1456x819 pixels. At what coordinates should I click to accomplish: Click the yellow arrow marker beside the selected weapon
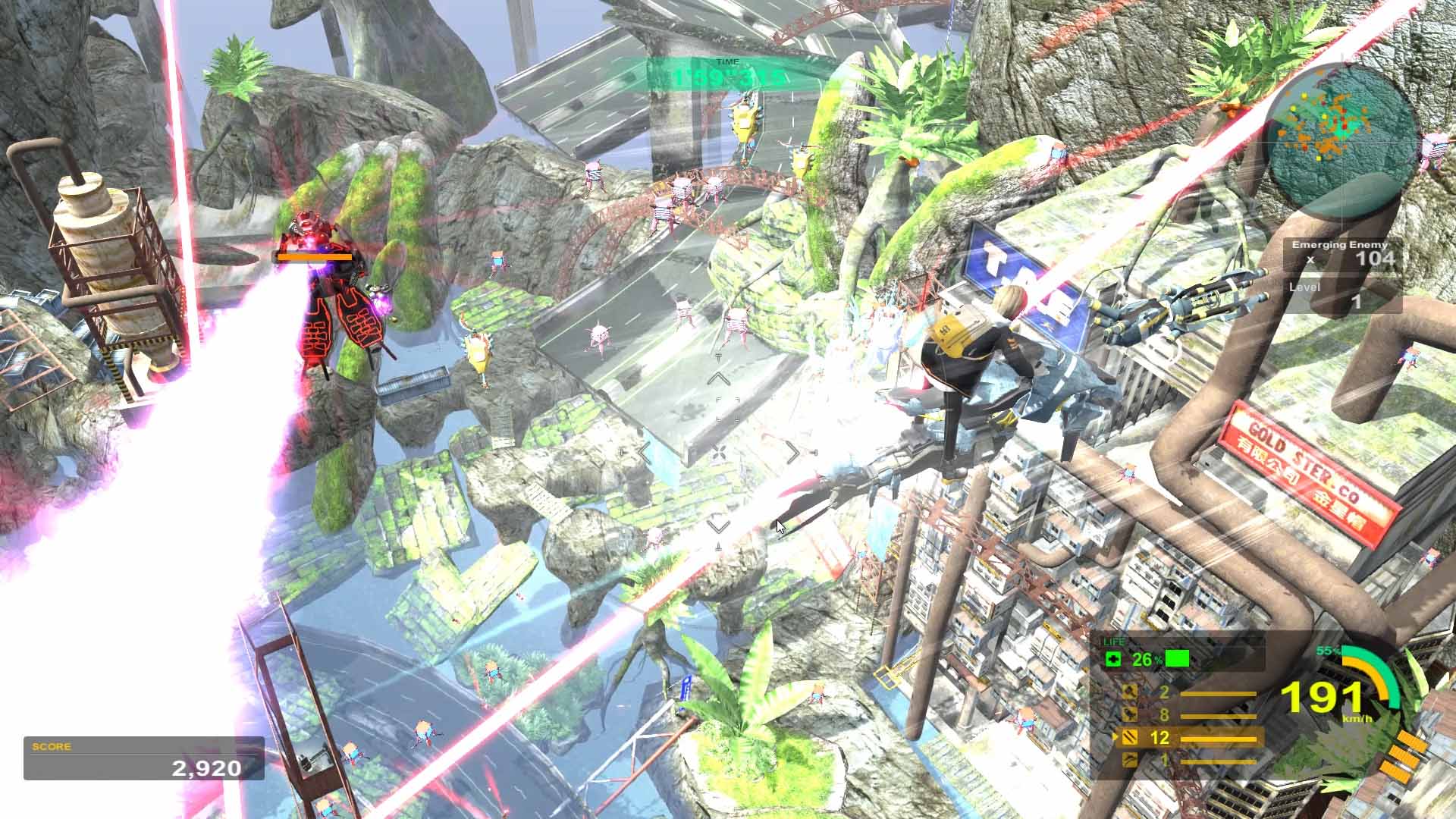[1116, 736]
